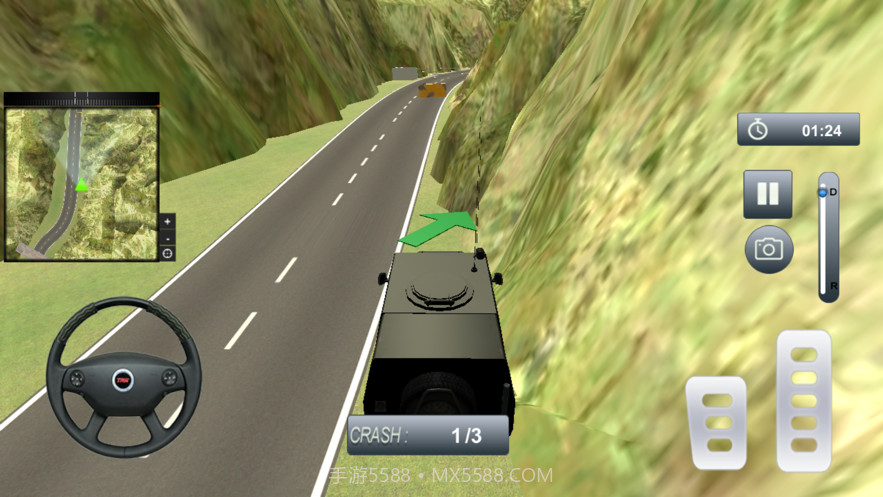
Task: Recenter the minimap with the target button
Action: [167, 253]
